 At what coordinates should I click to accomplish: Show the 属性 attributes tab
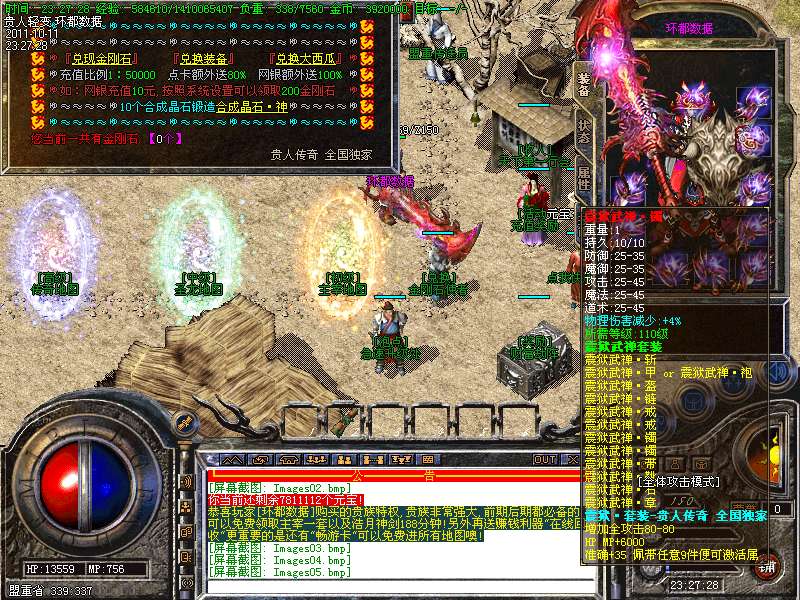[583, 178]
